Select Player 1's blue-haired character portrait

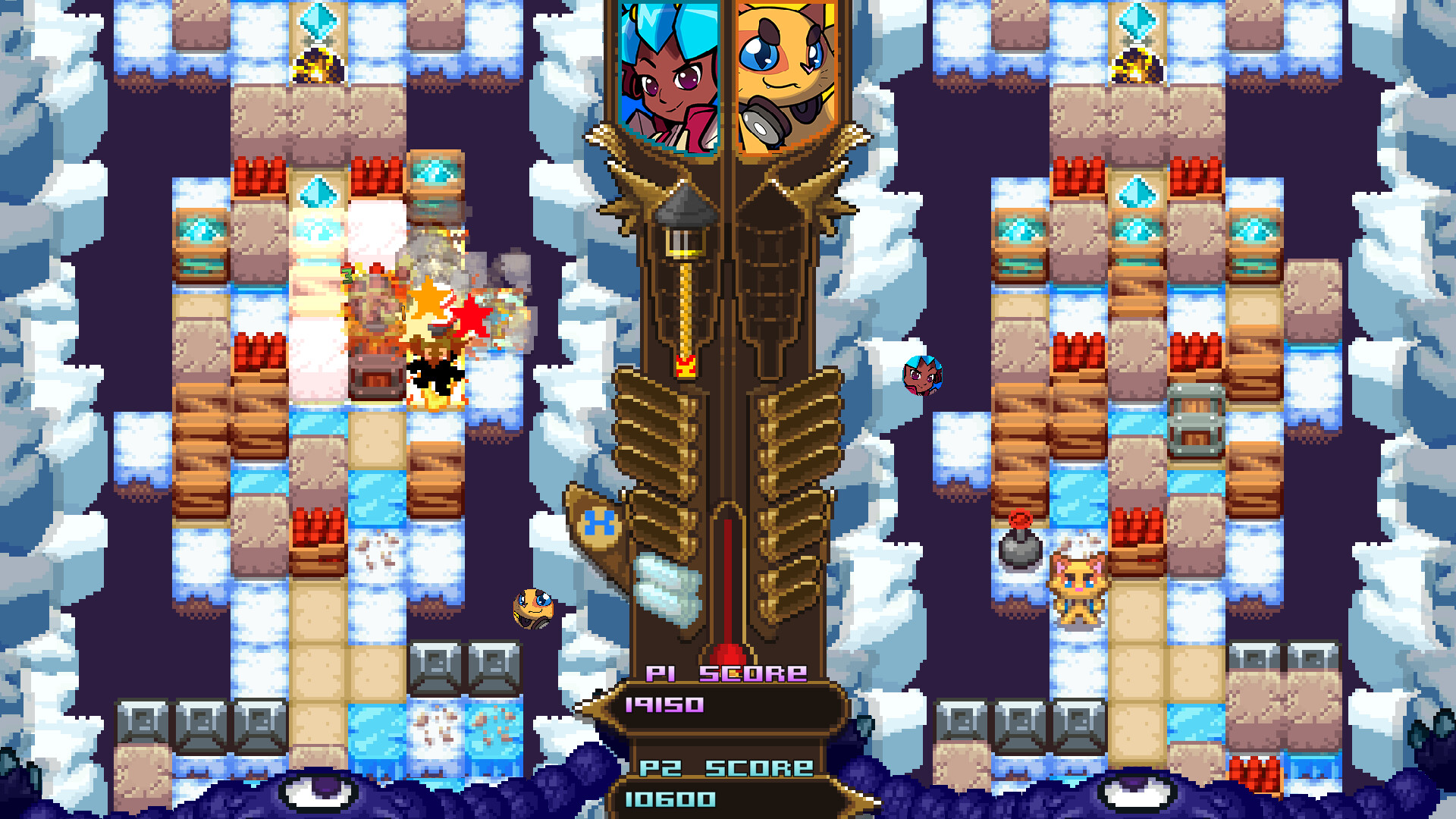[x=667, y=72]
